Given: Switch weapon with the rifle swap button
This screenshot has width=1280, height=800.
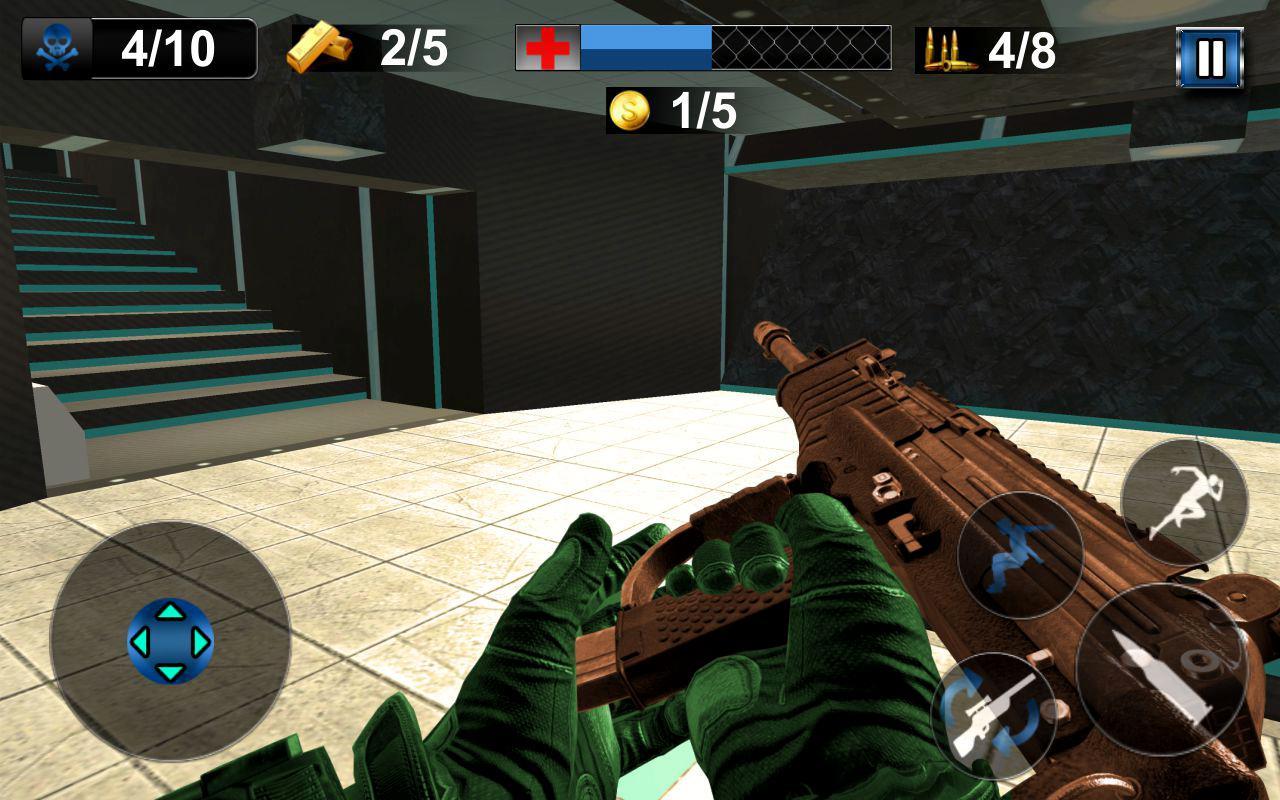Looking at the screenshot, I should tap(994, 715).
